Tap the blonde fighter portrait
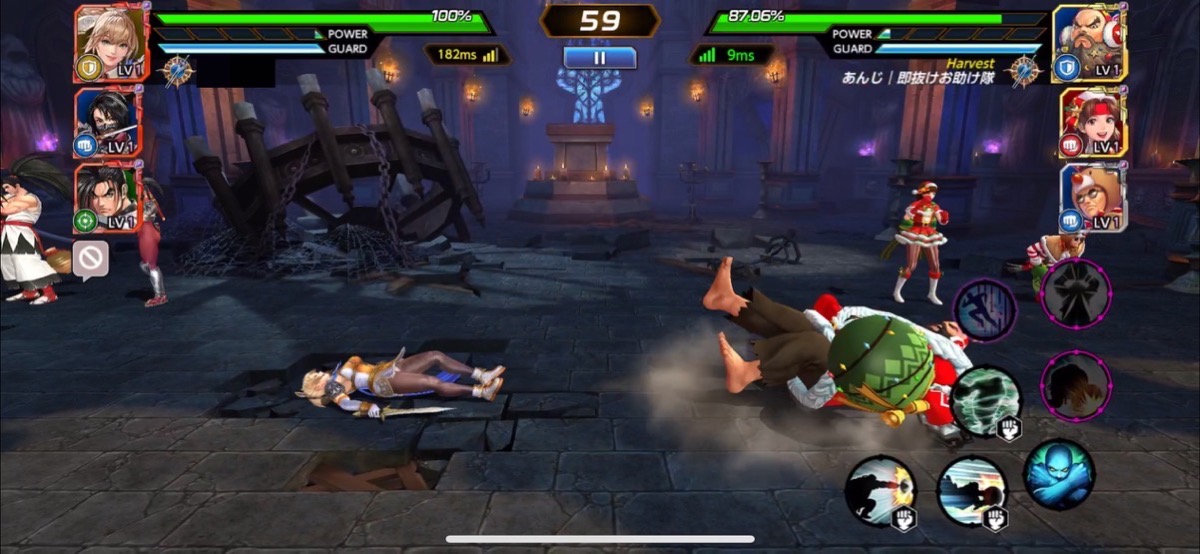1200x554 pixels. 109,42
